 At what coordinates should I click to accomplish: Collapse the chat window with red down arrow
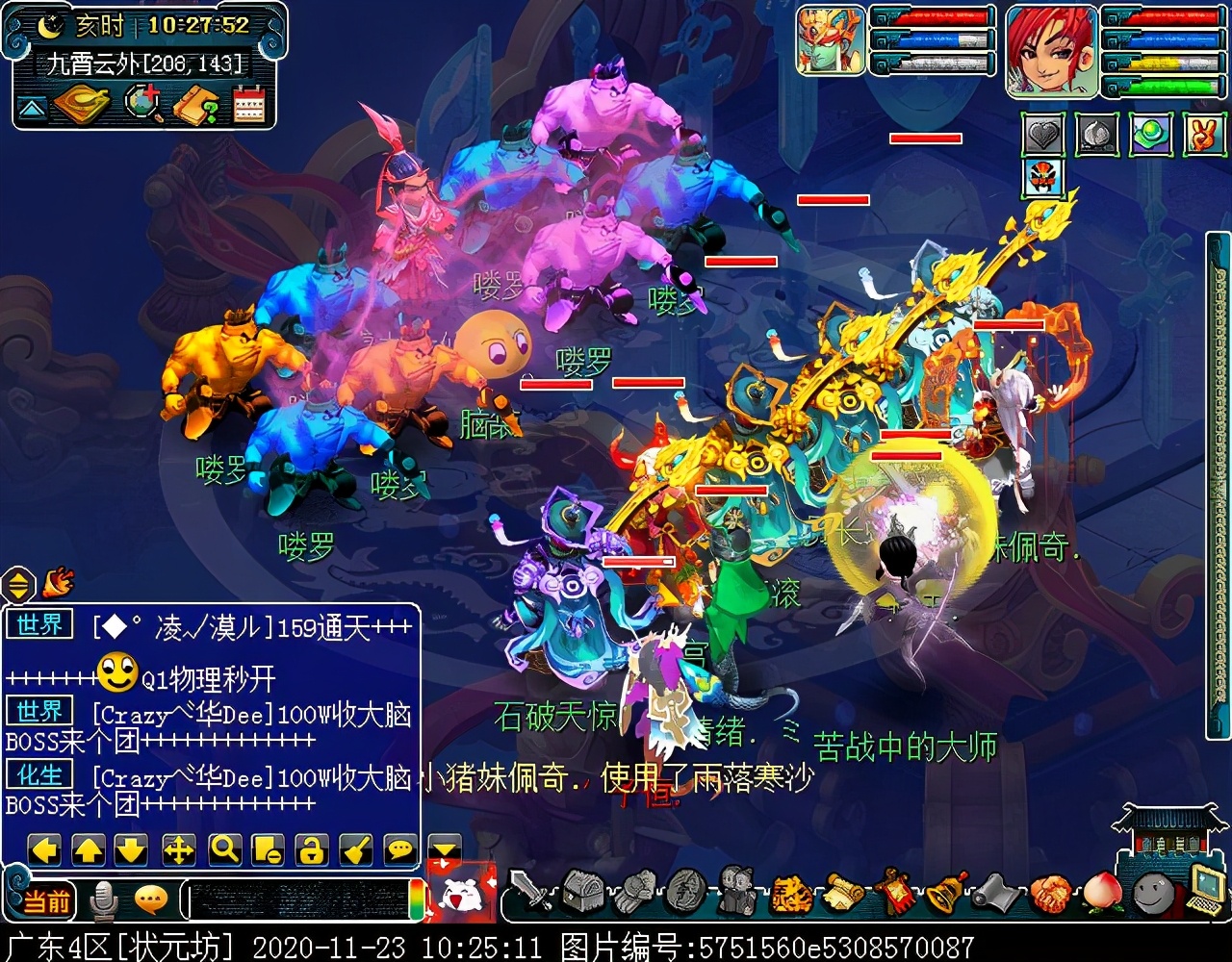pos(442,850)
